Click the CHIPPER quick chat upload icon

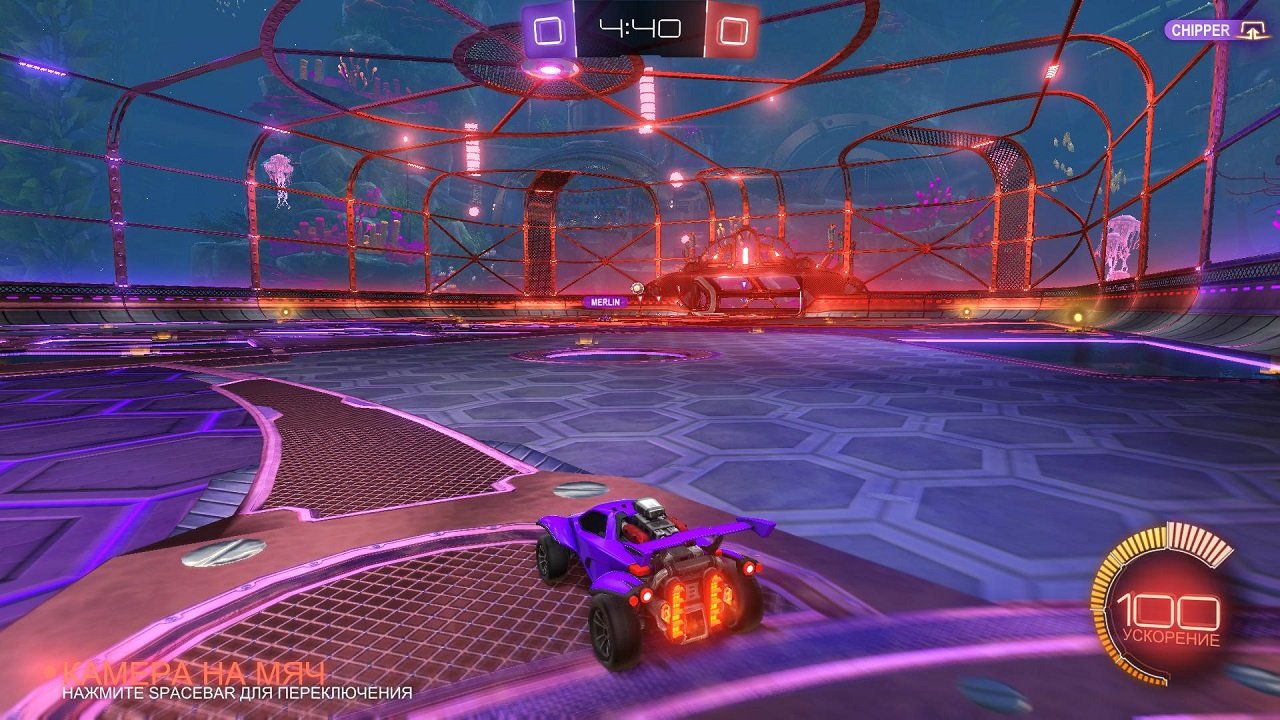1253,30
